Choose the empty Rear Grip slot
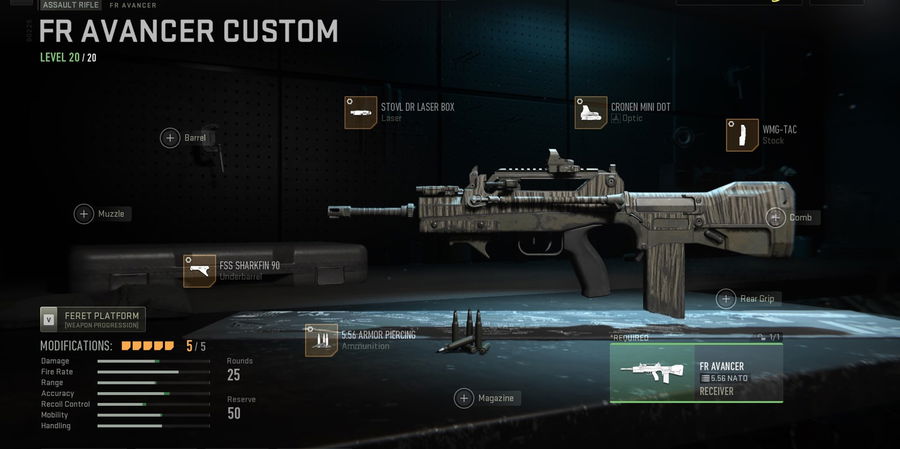Viewport: 900px width, 449px height. [x=727, y=298]
